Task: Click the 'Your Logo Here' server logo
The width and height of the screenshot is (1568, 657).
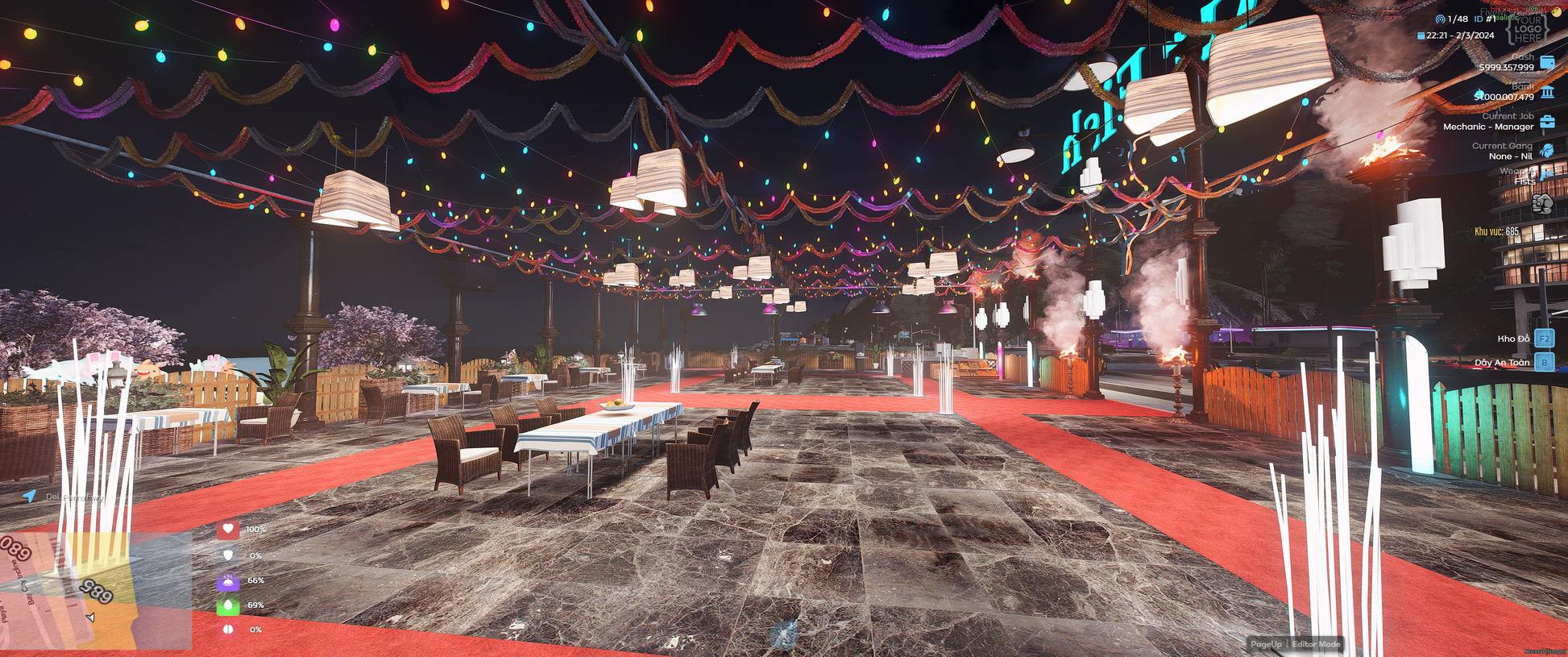Action: [x=1527, y=29]
